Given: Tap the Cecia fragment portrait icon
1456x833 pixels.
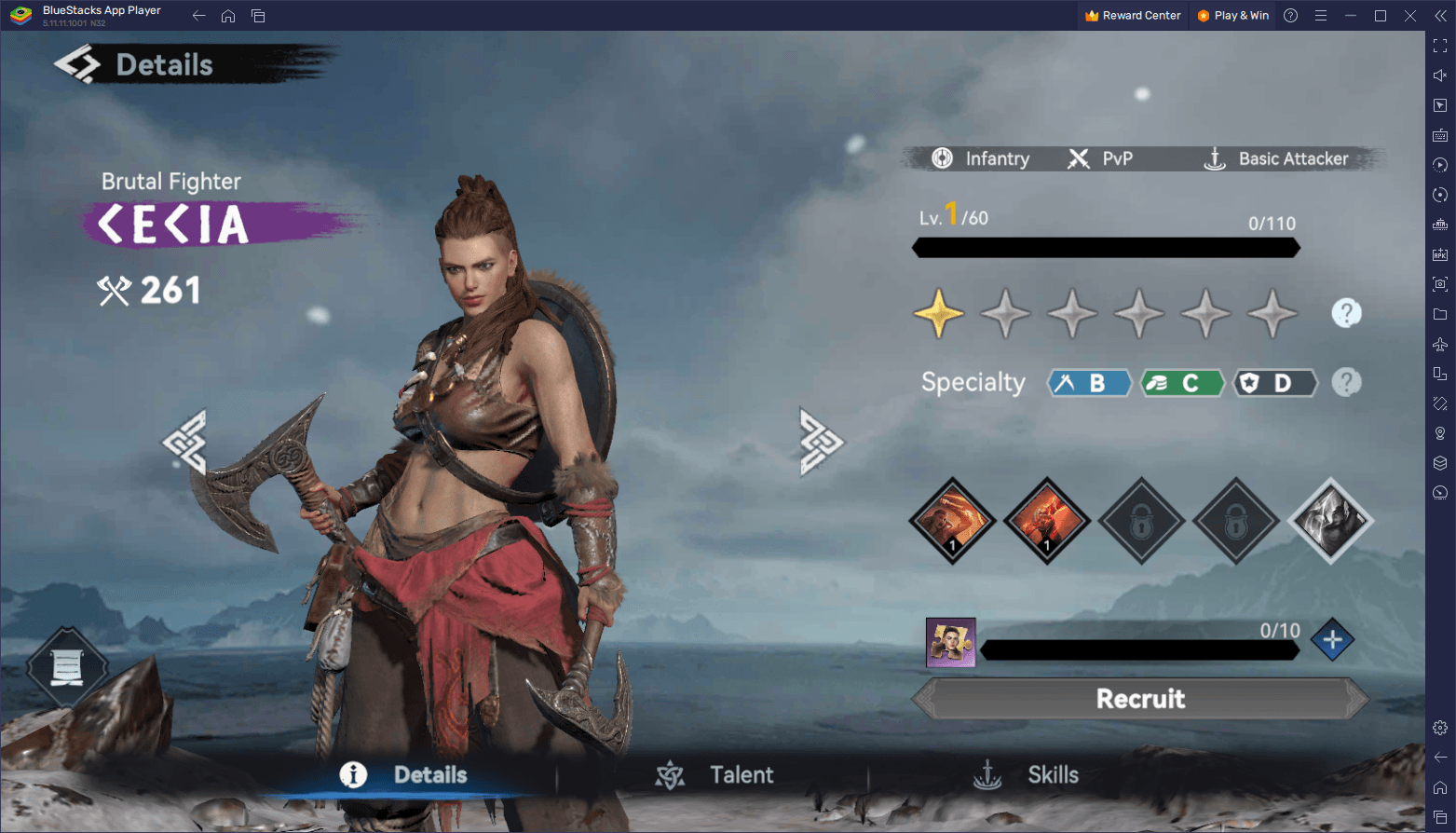Looking at the screenshot, I should (950, 642).
